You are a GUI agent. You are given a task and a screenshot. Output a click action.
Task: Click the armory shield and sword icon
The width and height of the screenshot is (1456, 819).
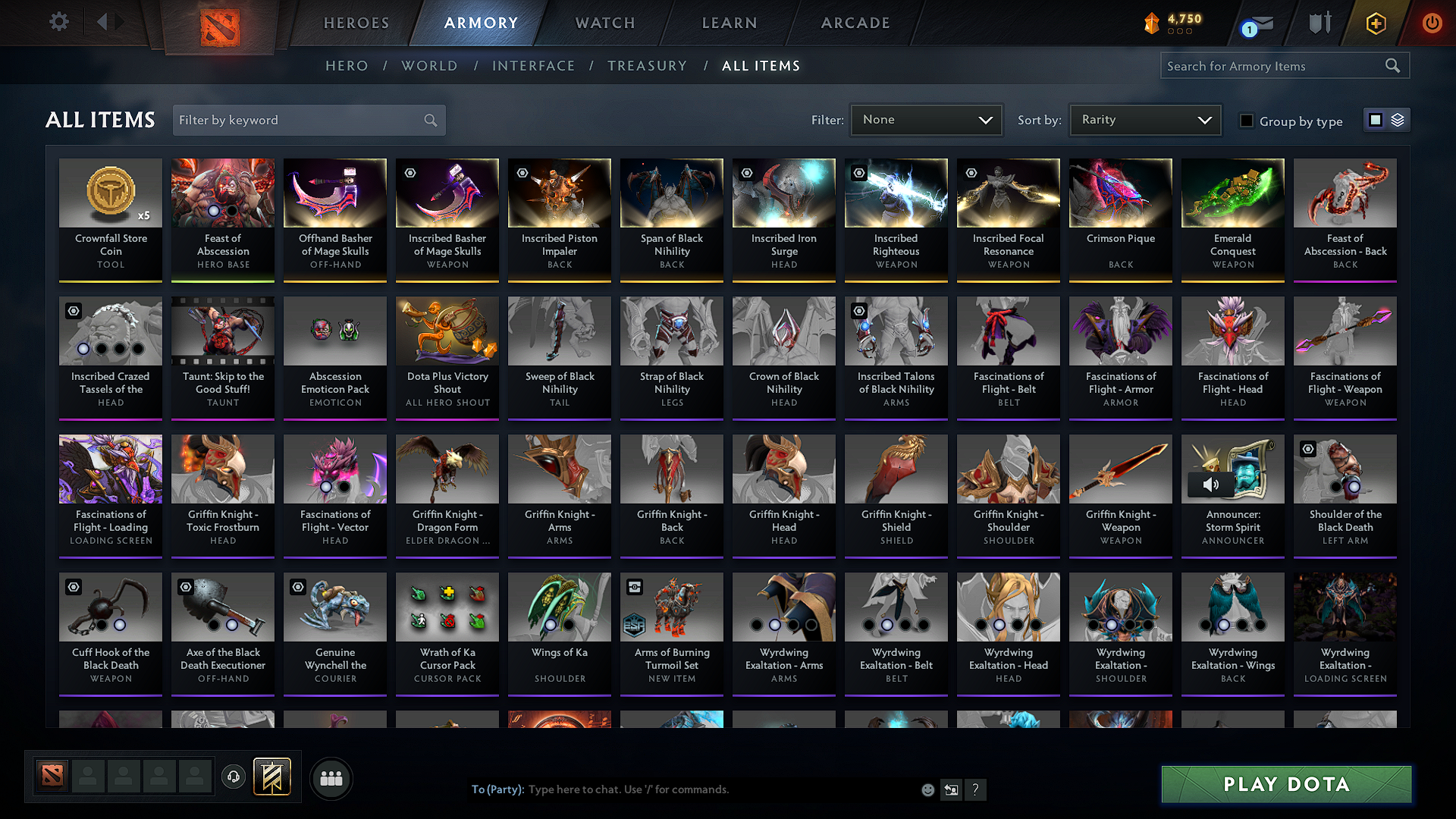1319,23
